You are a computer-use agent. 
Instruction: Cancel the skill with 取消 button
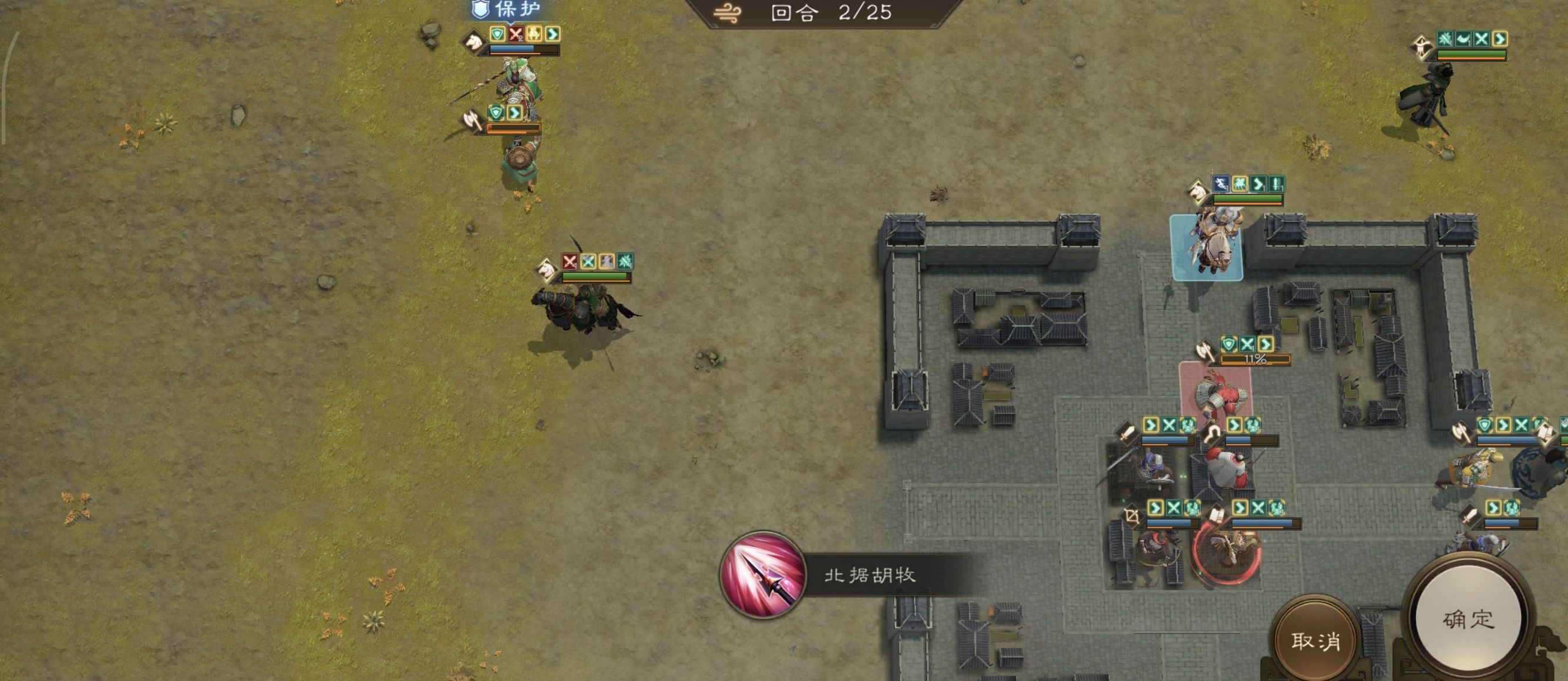point(1315,640)
